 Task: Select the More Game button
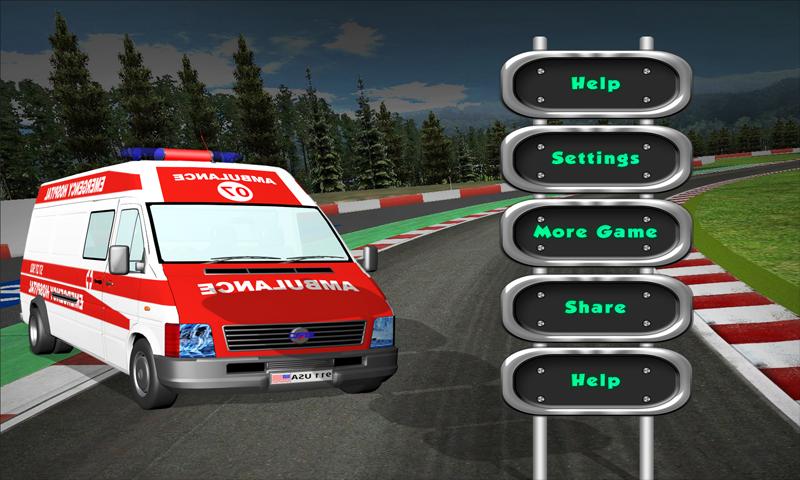(x=596, y=232)
